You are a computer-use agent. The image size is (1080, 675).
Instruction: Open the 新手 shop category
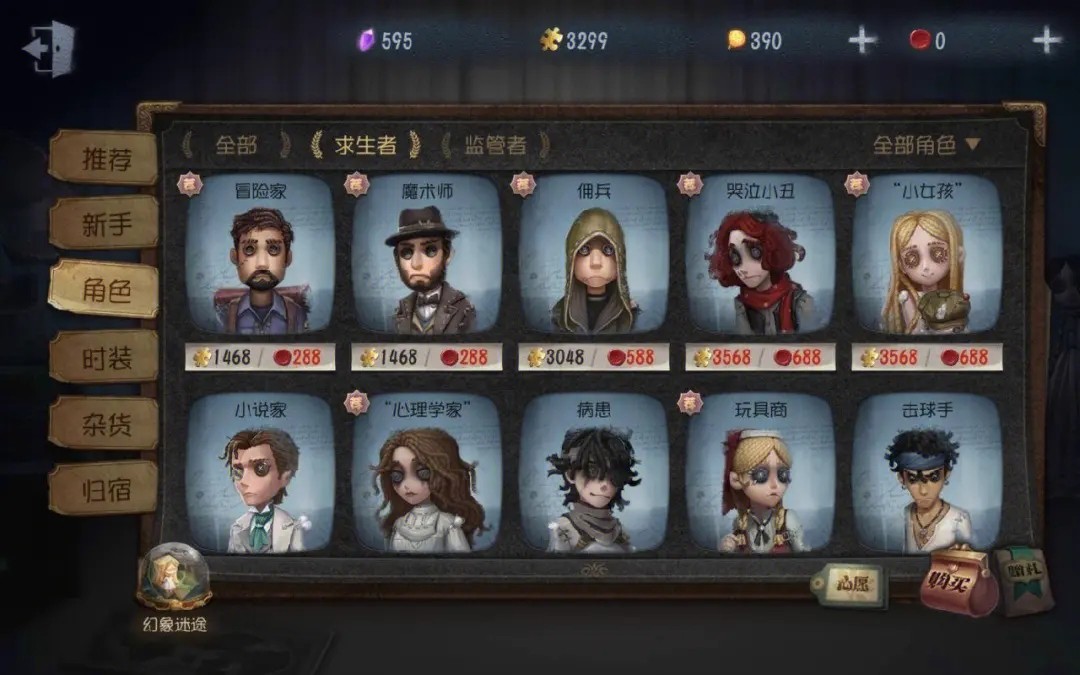point(106,224)
